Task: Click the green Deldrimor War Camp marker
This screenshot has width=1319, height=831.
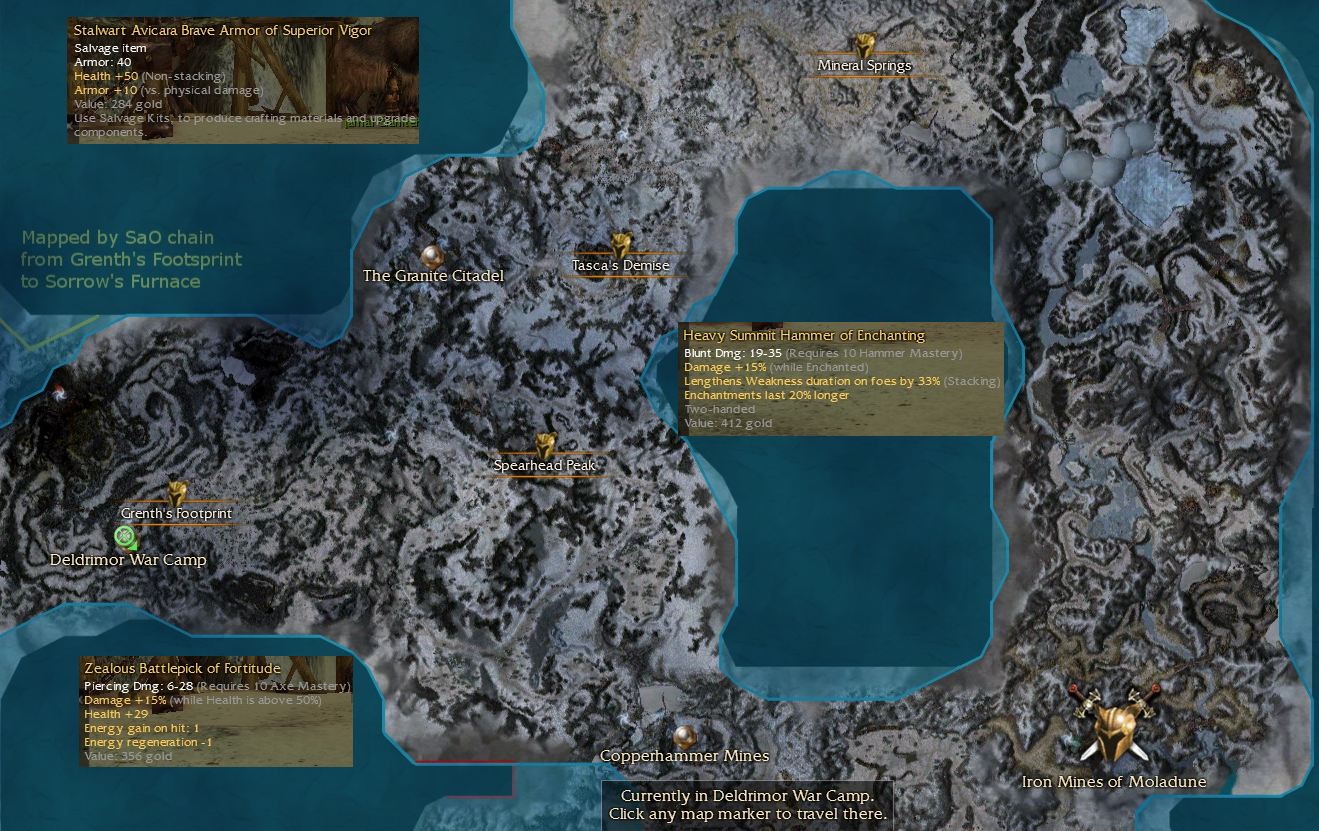Action: 125,537
